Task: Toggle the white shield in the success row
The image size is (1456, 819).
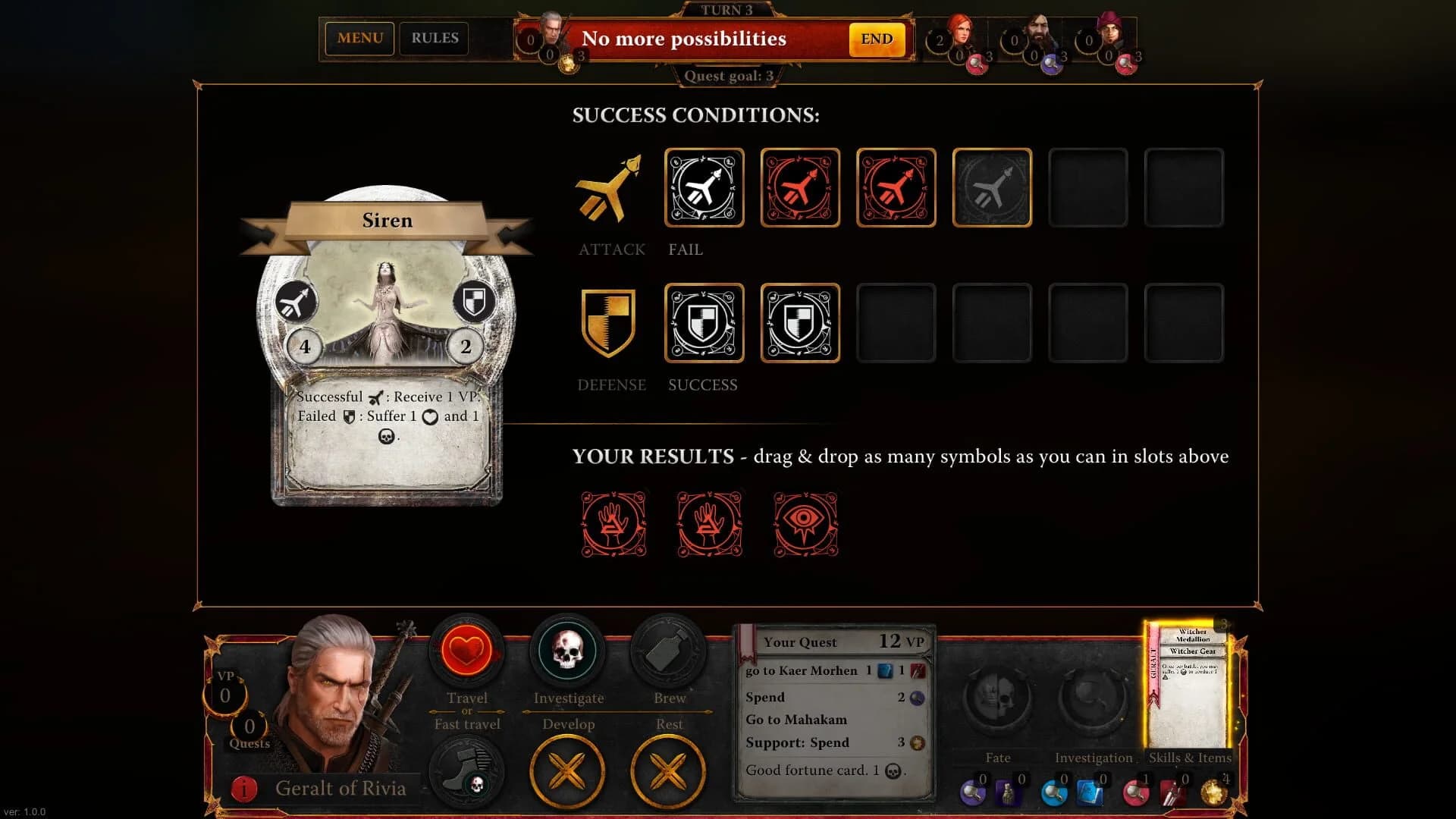Action: 704,322
